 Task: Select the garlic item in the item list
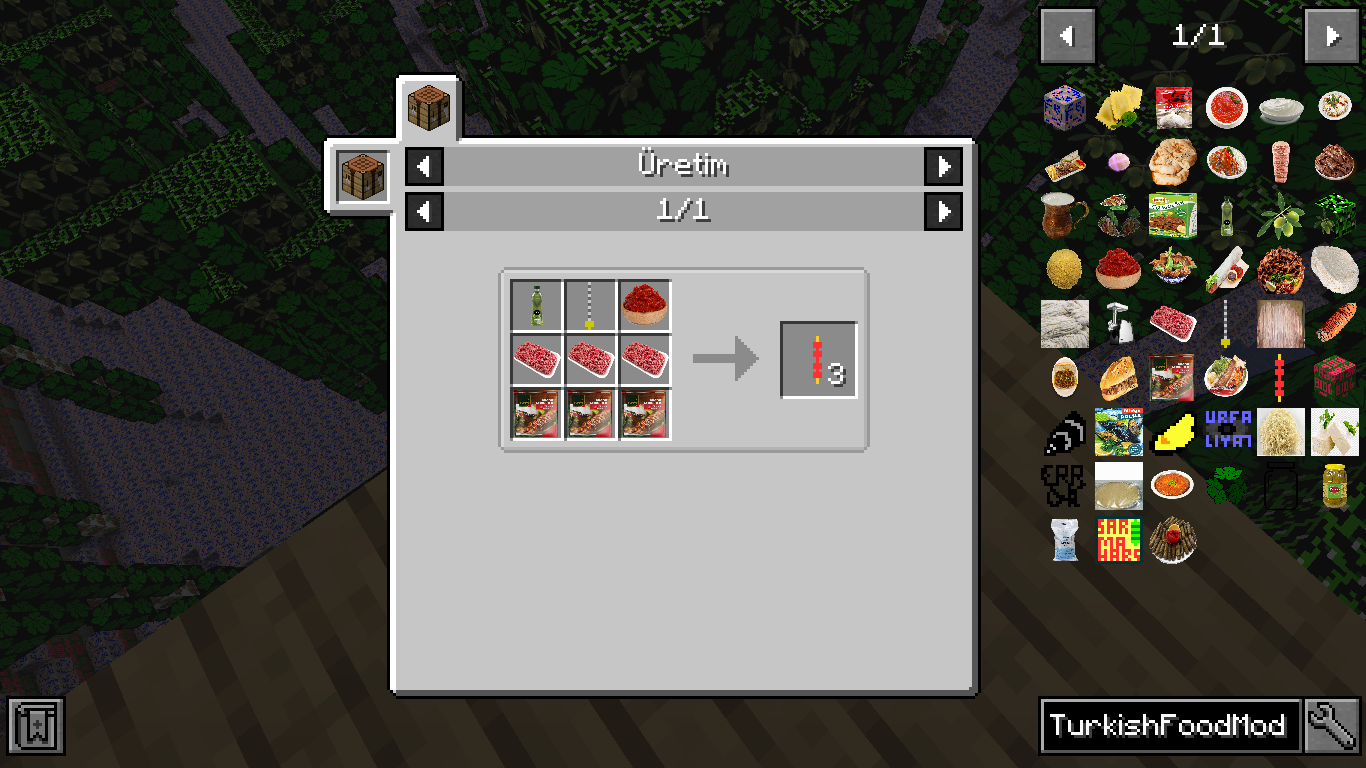(x=1119, y=160)
